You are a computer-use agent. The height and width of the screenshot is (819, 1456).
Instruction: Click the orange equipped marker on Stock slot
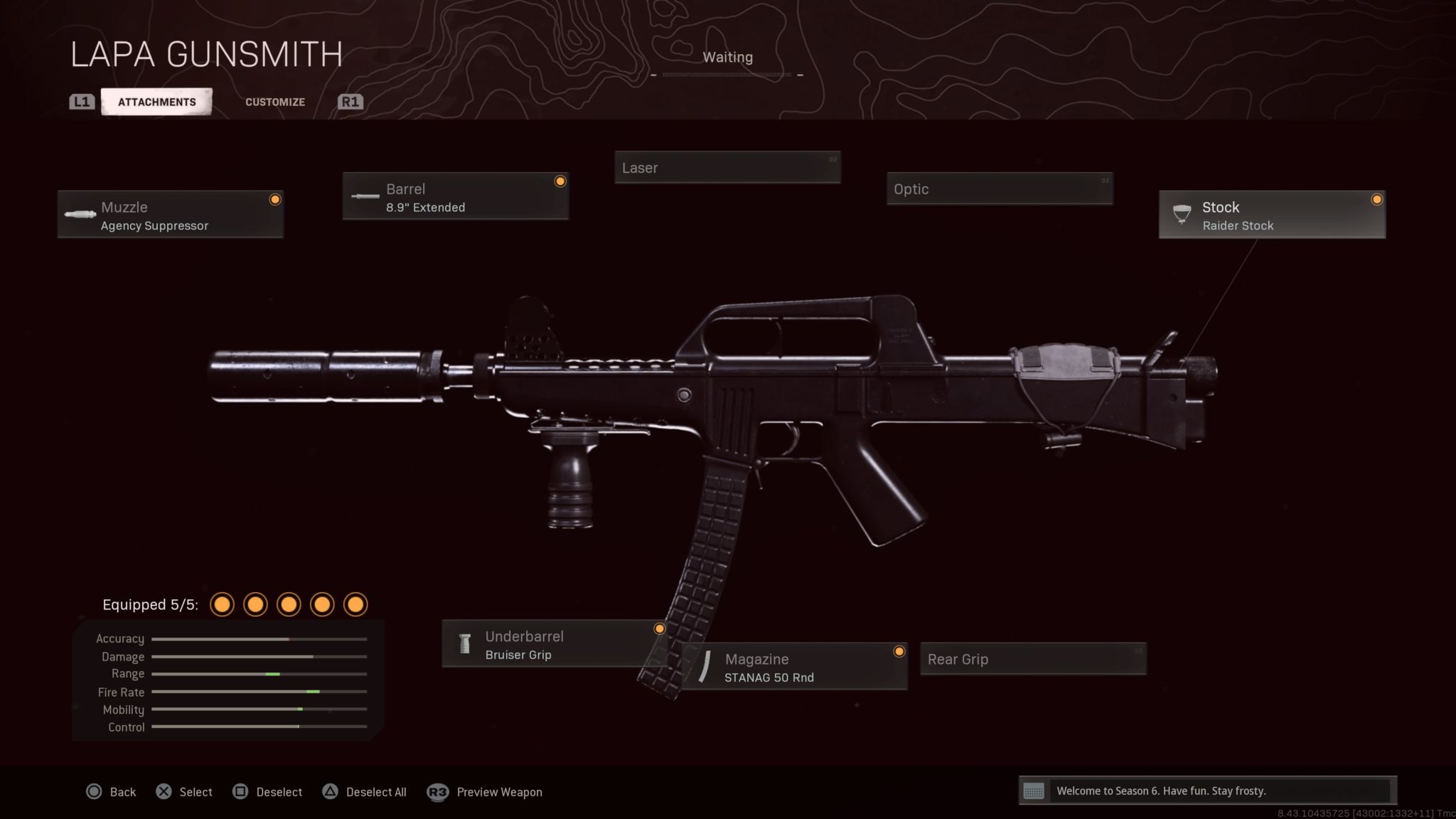click(1377, 200)
